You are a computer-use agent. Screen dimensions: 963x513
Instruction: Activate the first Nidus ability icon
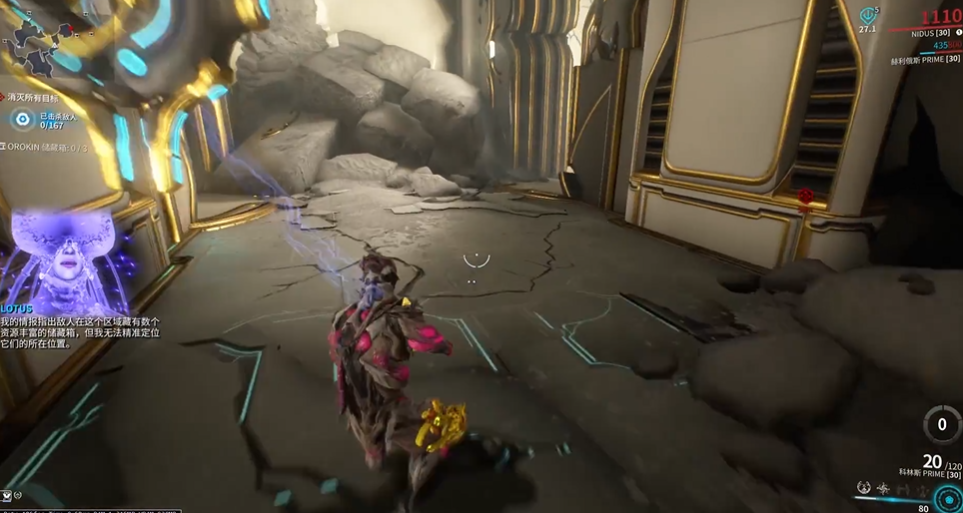click(864, 488)
